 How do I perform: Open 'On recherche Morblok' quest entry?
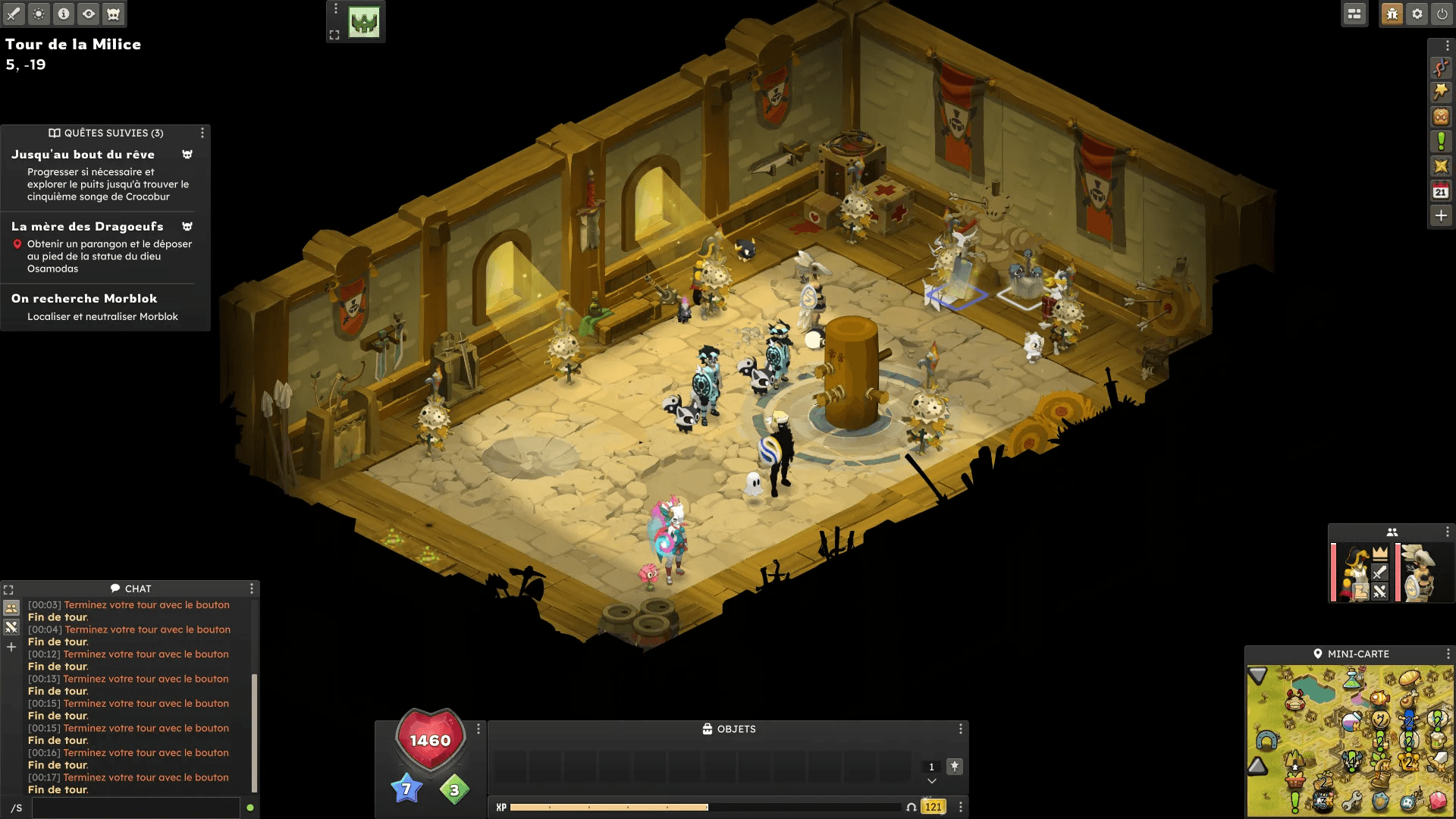tap(84, 299)
